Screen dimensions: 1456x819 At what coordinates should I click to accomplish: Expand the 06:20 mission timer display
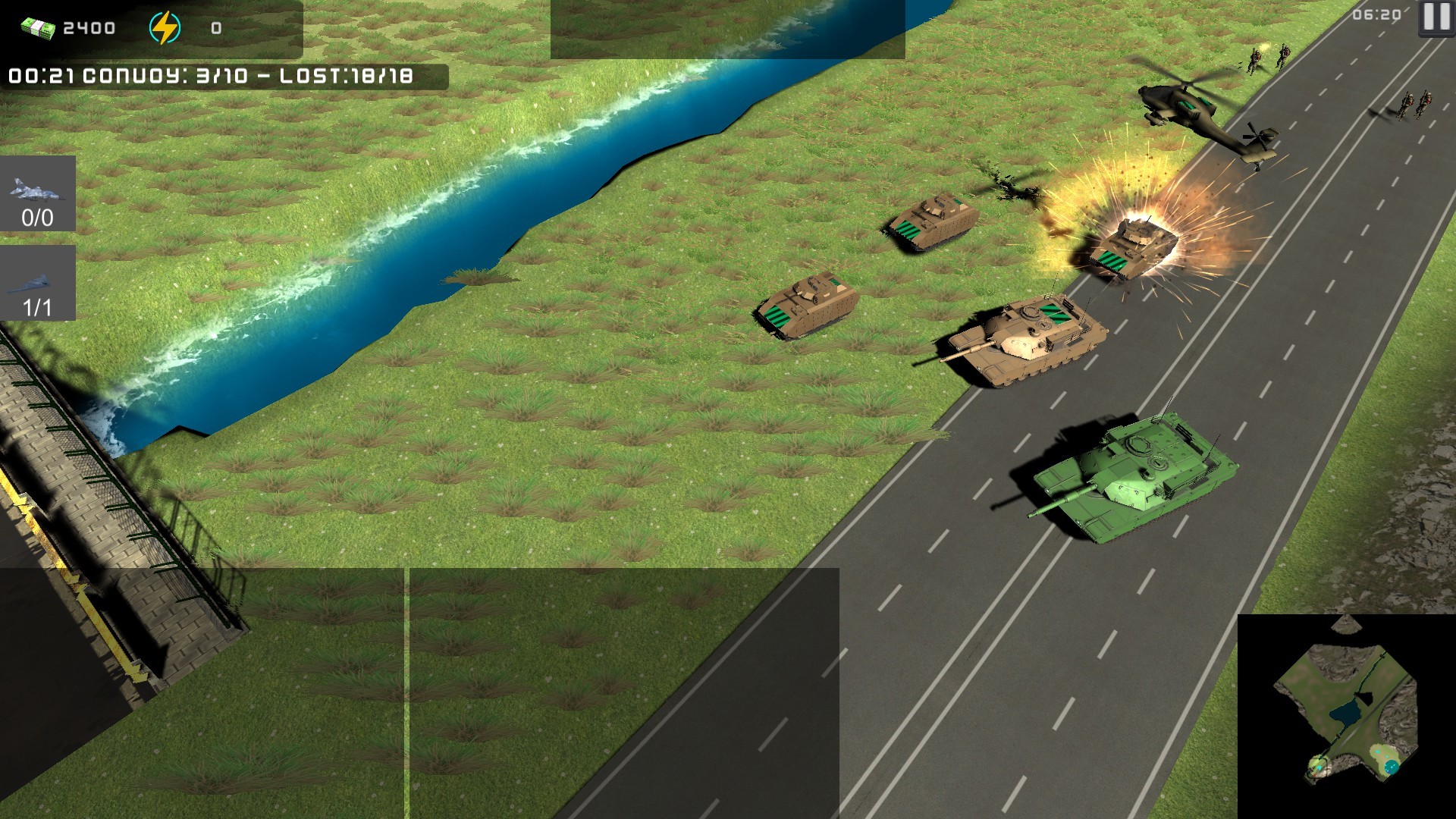click(x=1376, y=14)
